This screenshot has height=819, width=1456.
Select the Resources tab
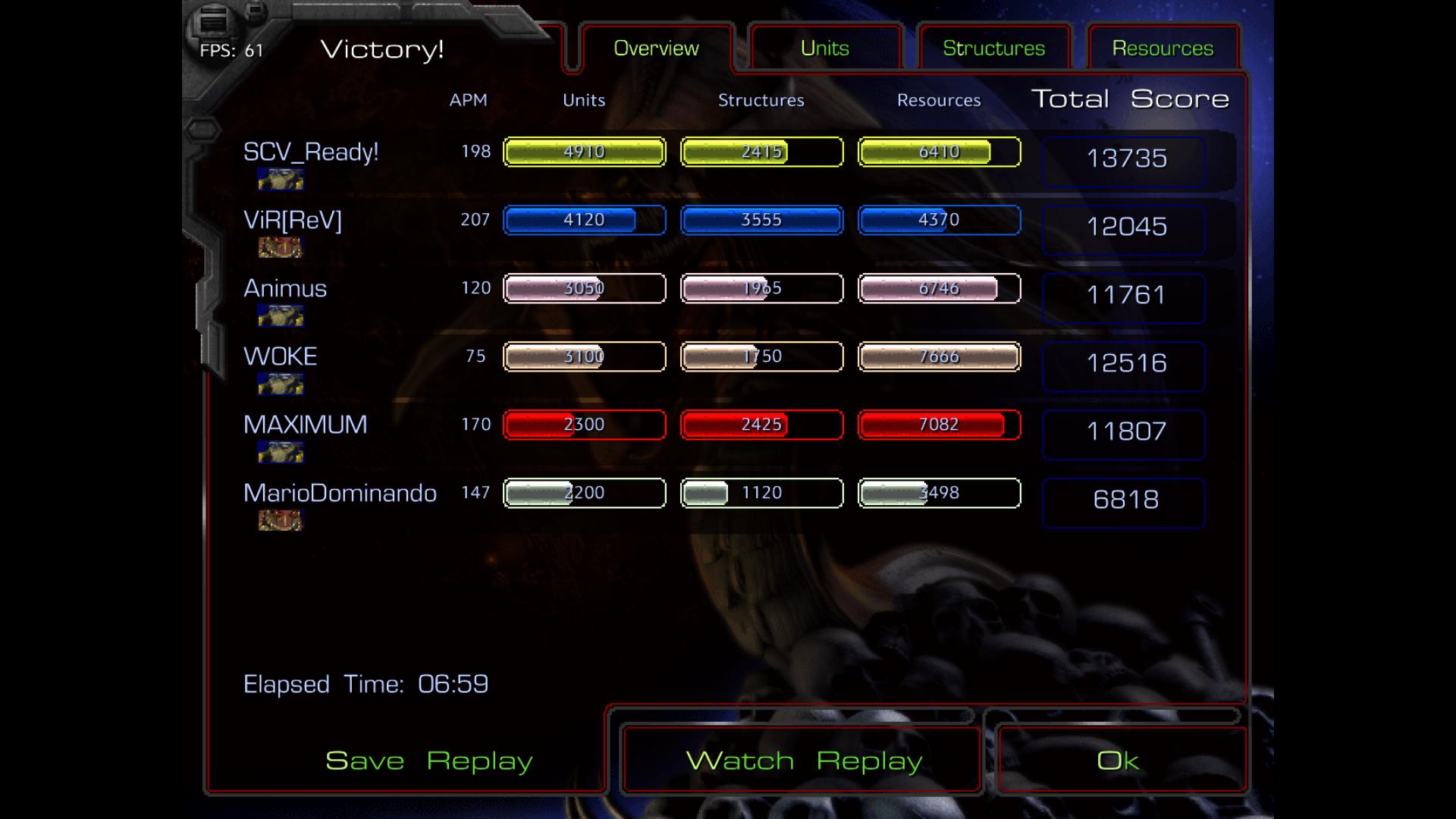pos(1162,49)
